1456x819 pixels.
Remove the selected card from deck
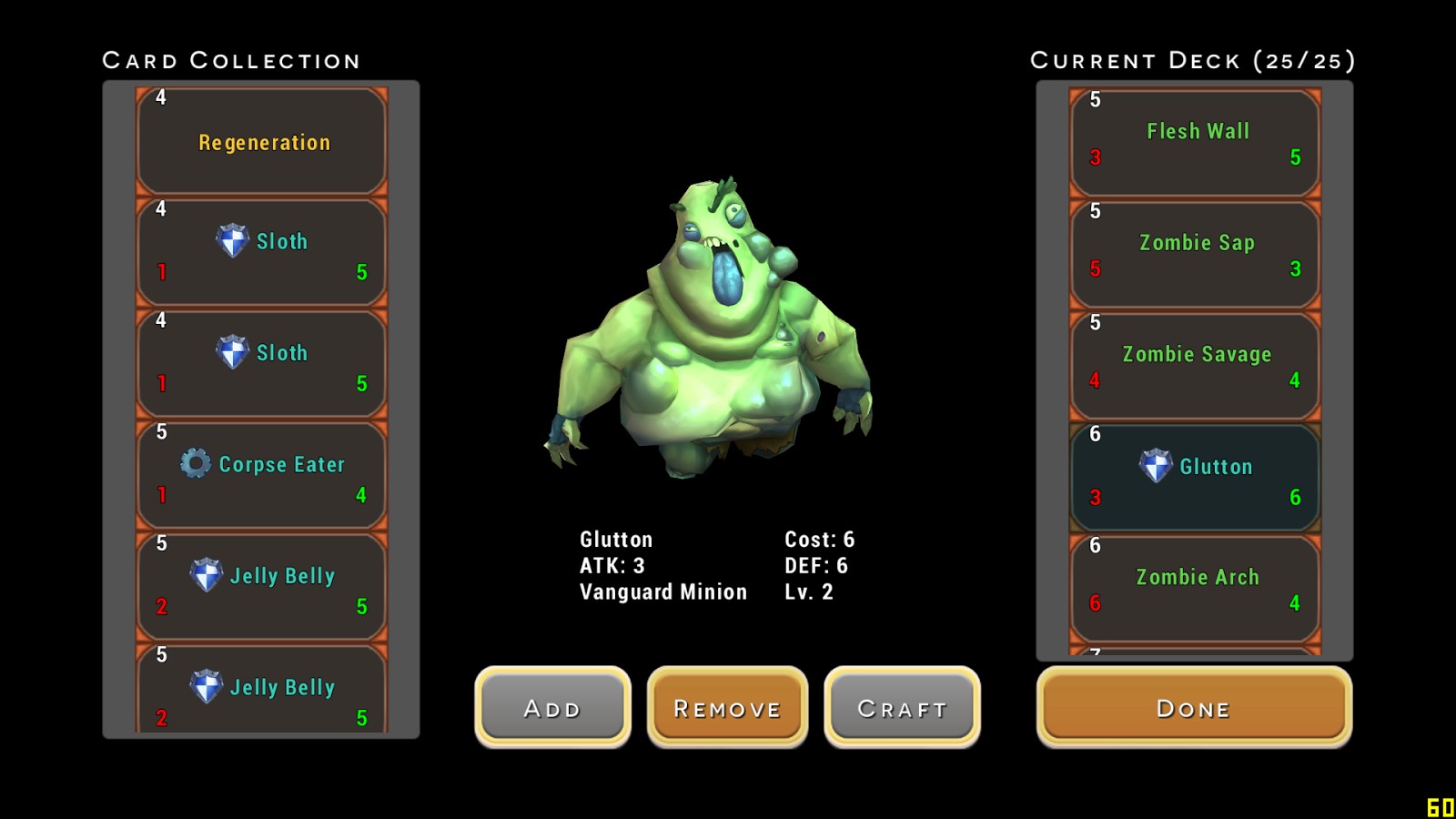(x=727, y=707)
